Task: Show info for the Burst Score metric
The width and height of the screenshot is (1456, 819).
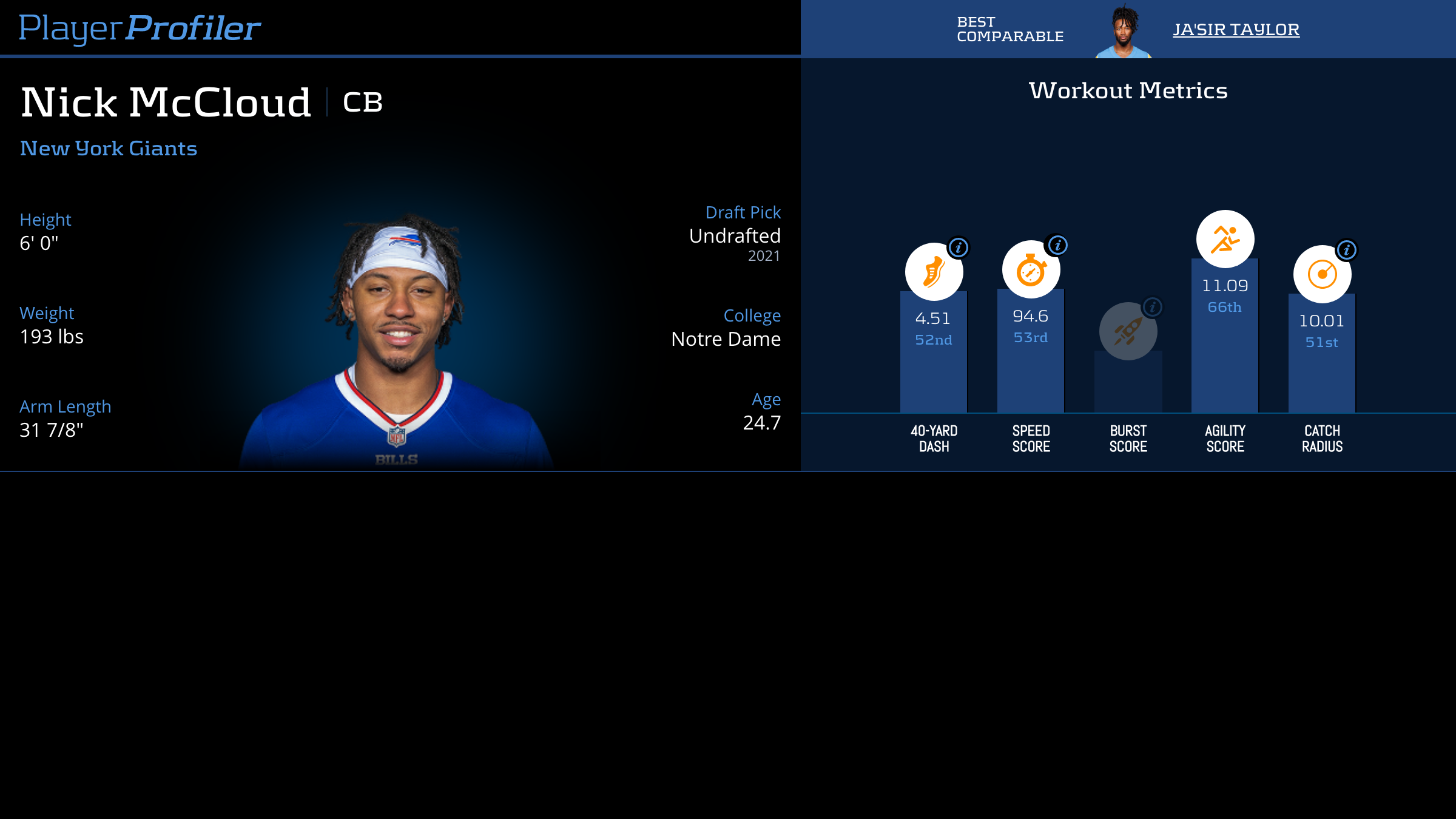Action: (1153, 307)
